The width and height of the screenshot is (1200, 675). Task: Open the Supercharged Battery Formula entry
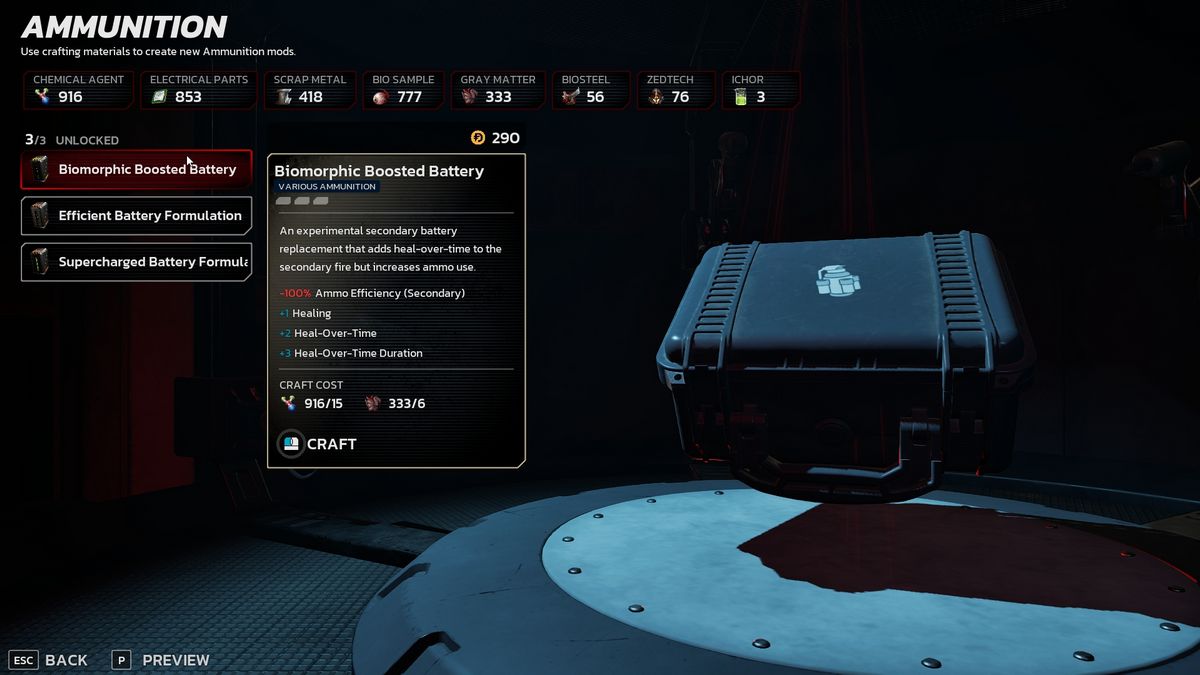tap(137, 262)
